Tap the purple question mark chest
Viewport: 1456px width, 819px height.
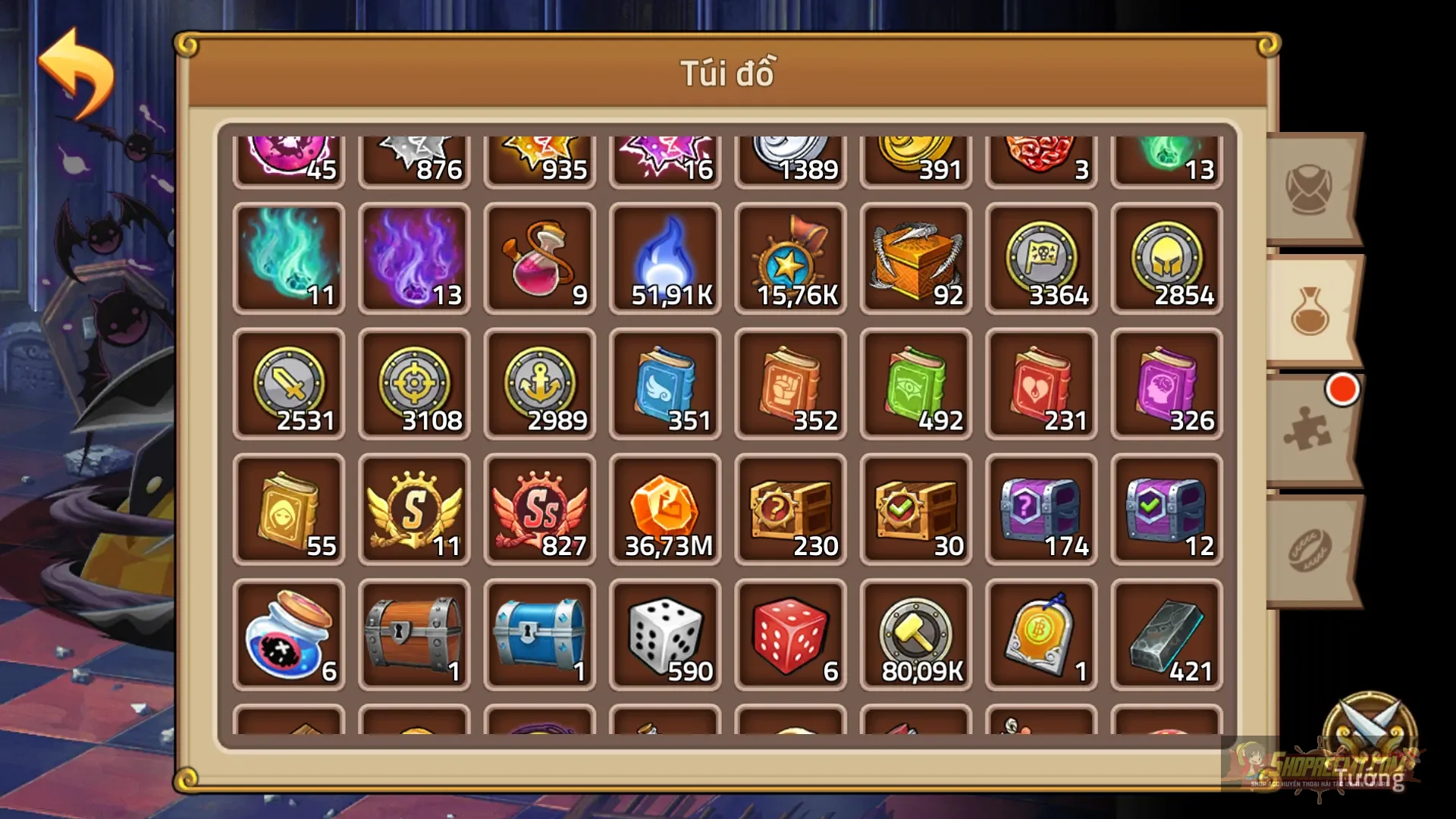1040,510
